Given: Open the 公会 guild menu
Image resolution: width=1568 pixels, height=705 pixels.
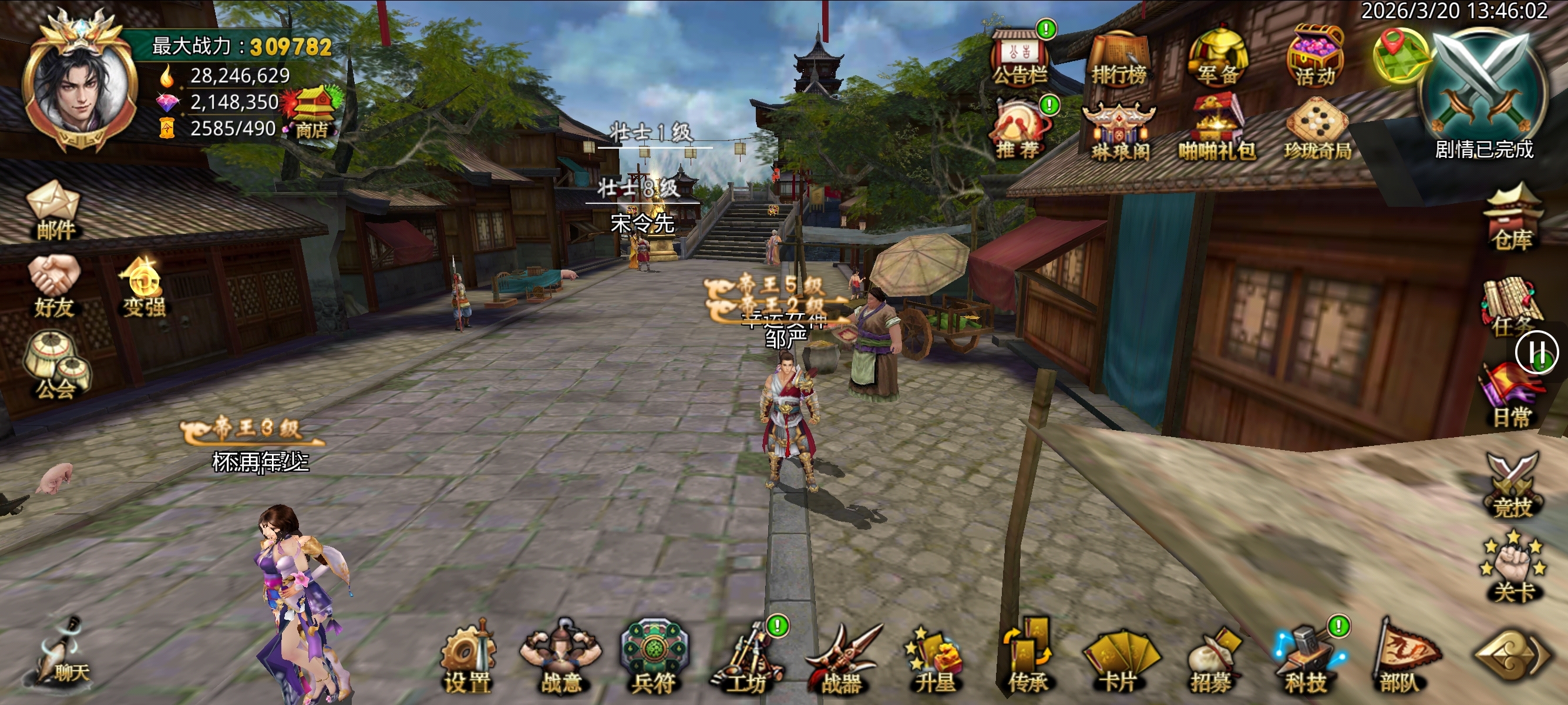Looking at the screenshot, I should 56,367.
